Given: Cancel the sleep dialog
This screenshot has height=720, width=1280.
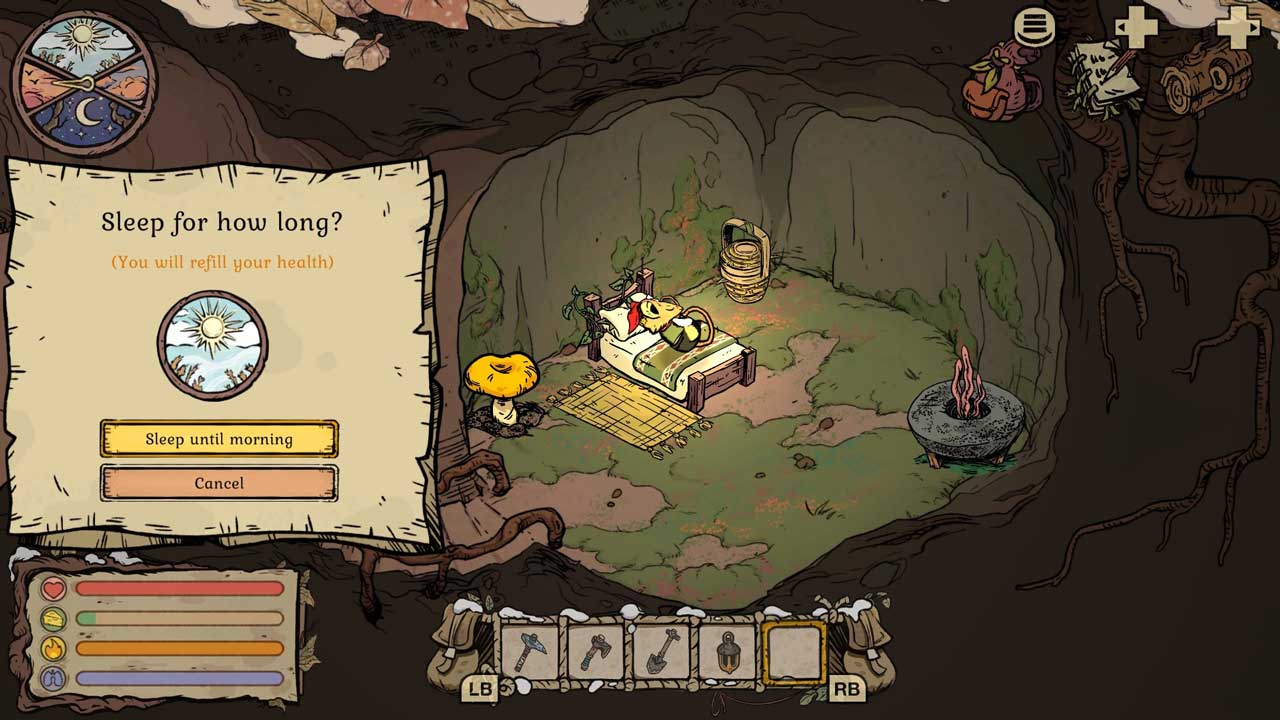Looking at the screenshot, I should (x=219, y=483).
